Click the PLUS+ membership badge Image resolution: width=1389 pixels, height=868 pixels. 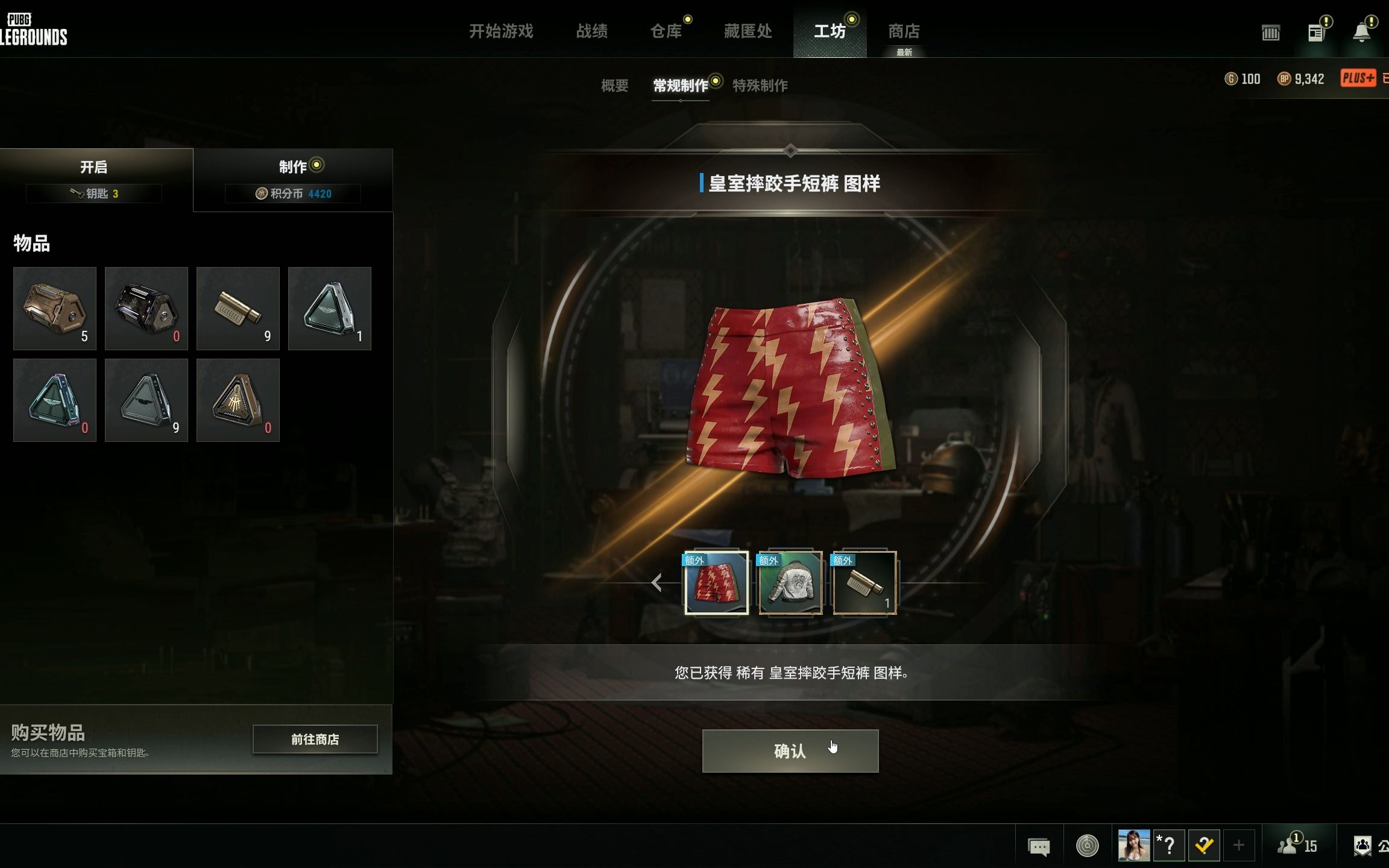[1358, 78]
